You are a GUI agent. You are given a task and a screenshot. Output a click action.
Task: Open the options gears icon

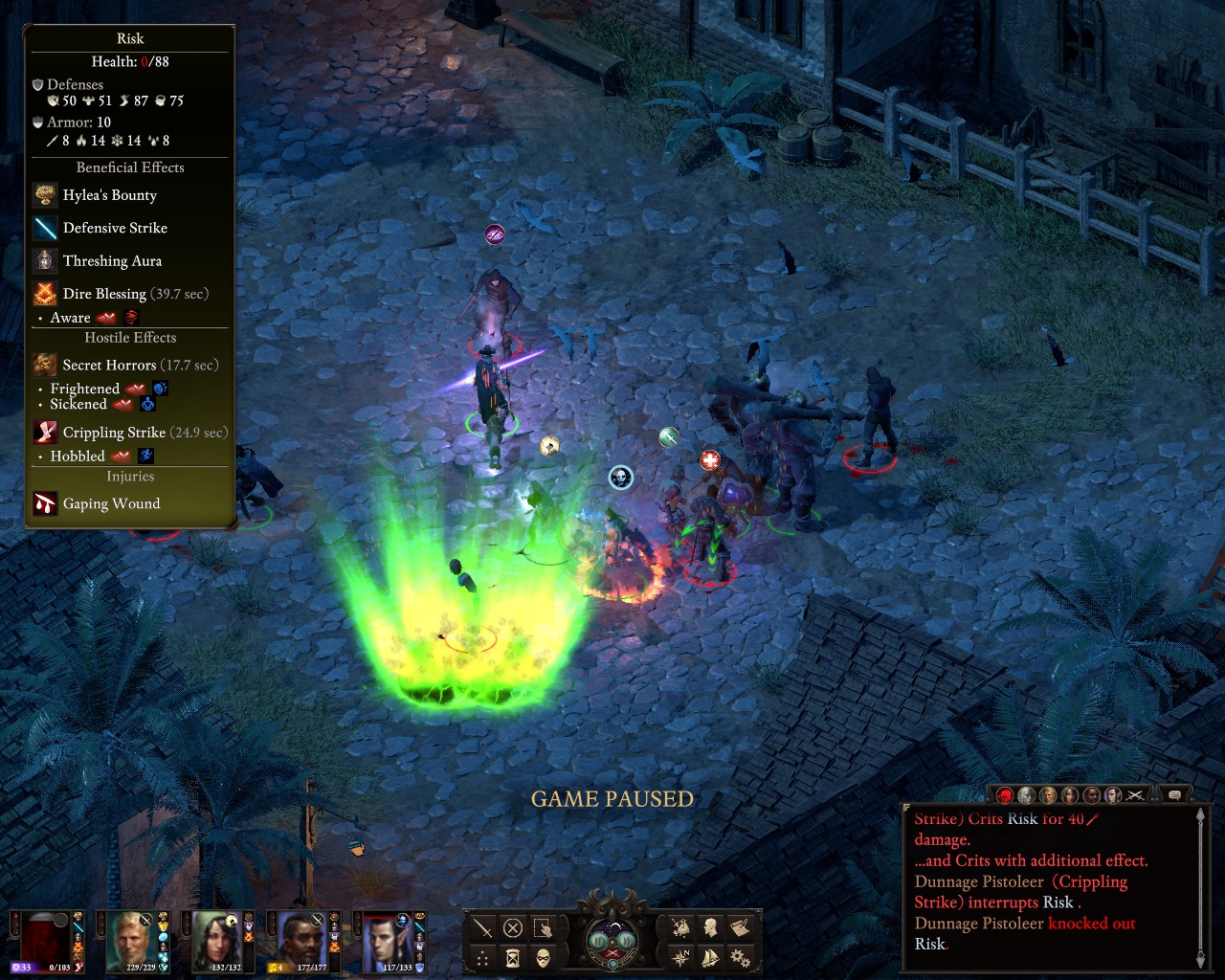pos(740,957)
